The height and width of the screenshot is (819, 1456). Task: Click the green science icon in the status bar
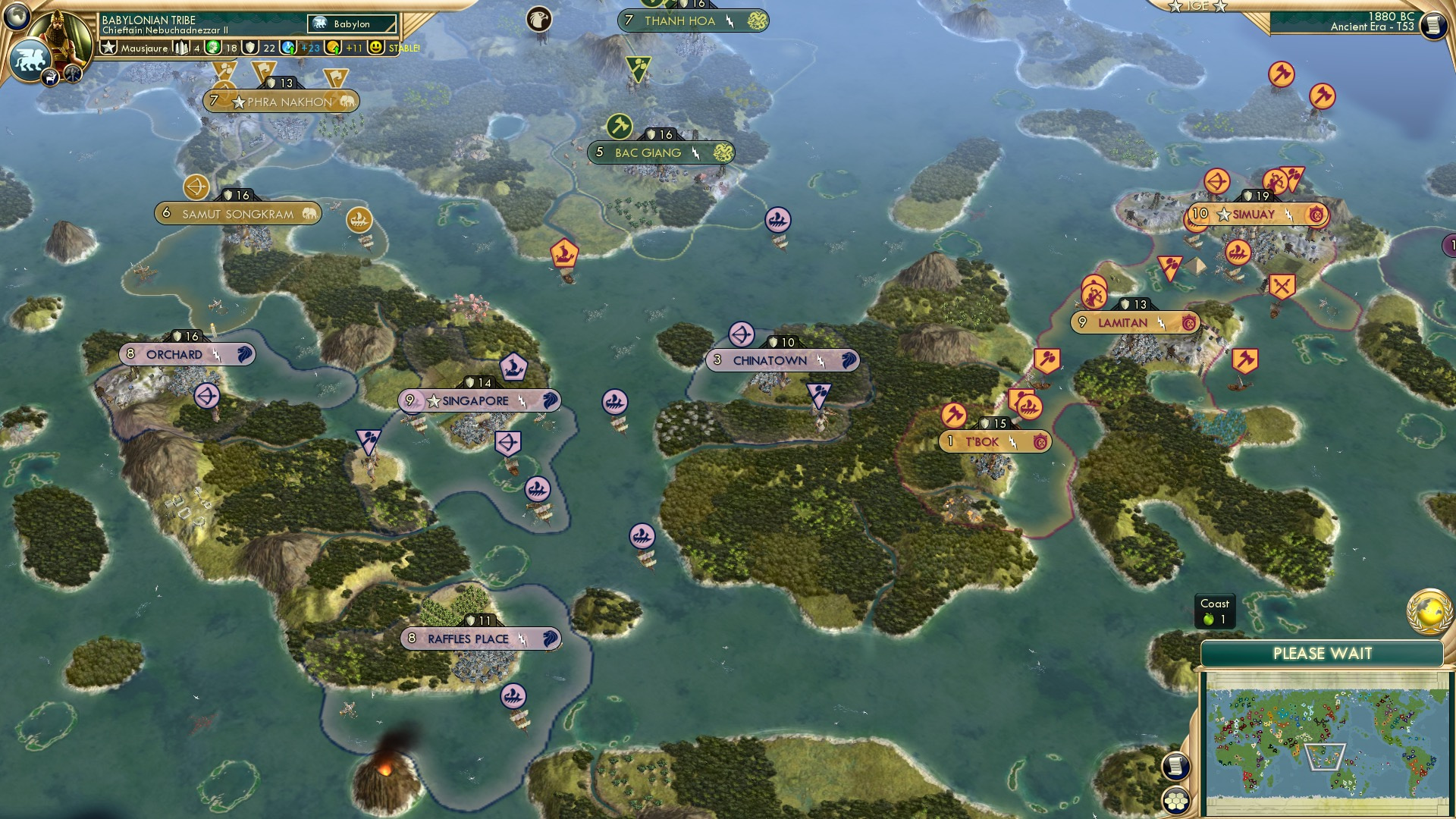click(x=212, y=48)
